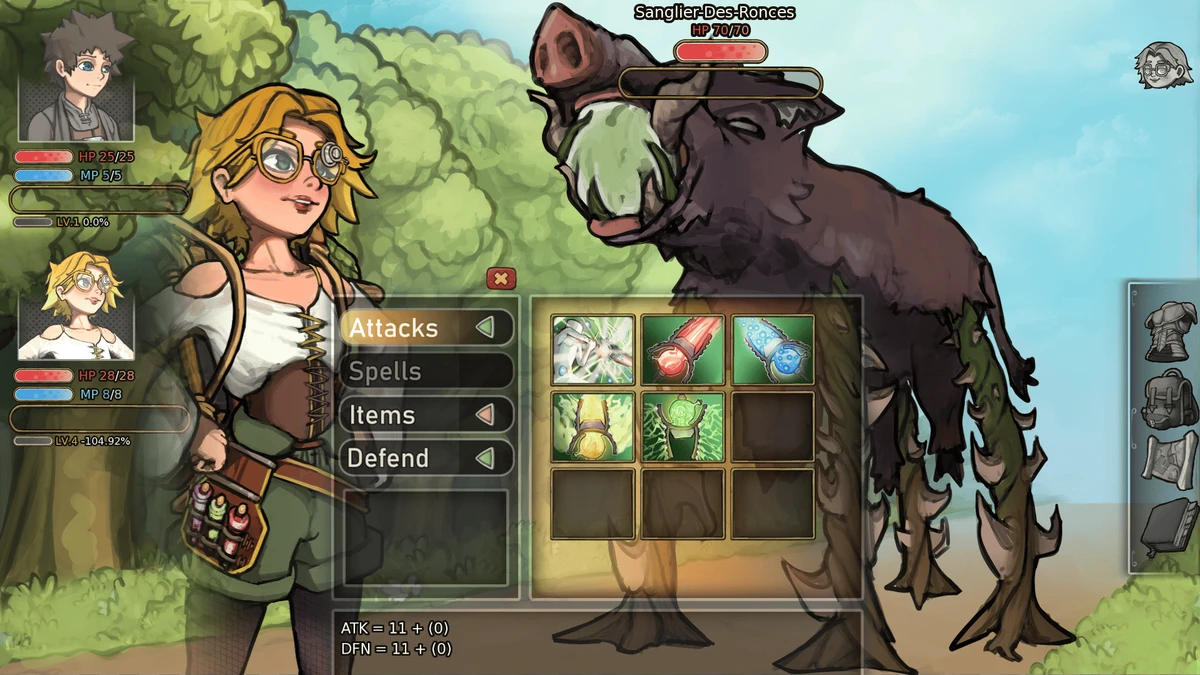
Task: Choose the Items menu entry
Action: pos(426,415)
